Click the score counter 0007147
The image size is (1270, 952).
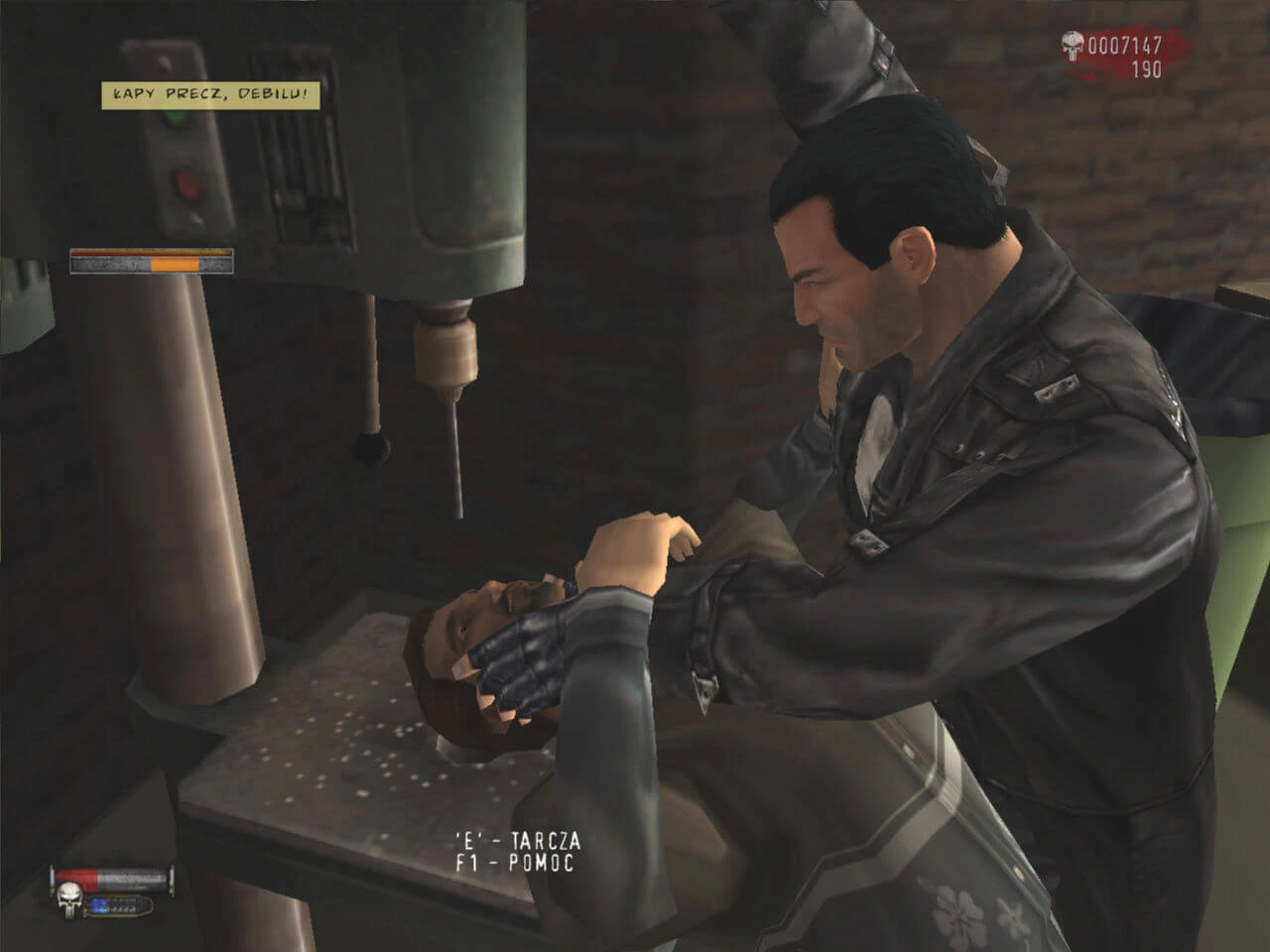pyautogui.click(x=1126, y=44)
